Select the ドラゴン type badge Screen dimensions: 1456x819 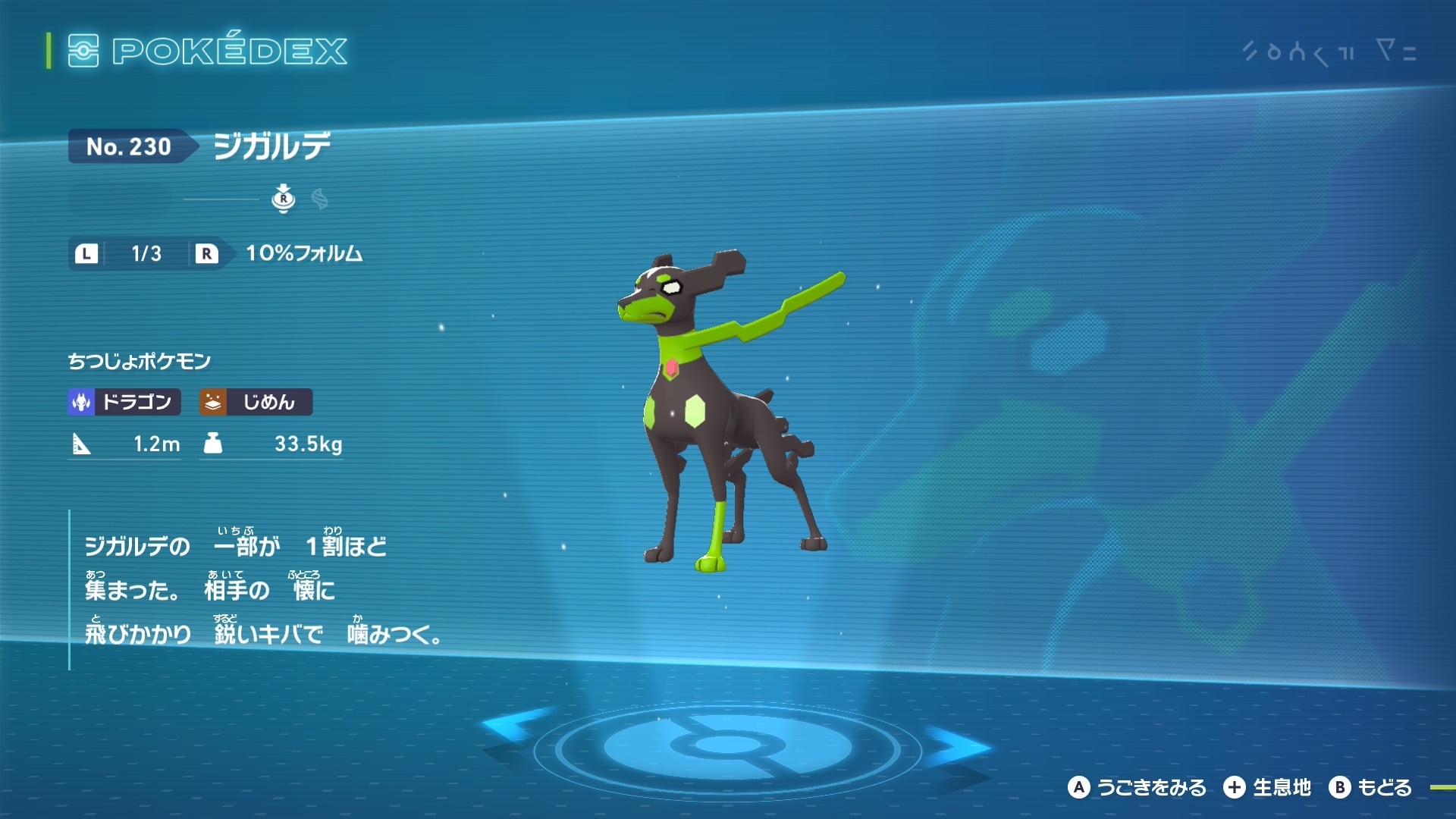[x=124, y=402]
